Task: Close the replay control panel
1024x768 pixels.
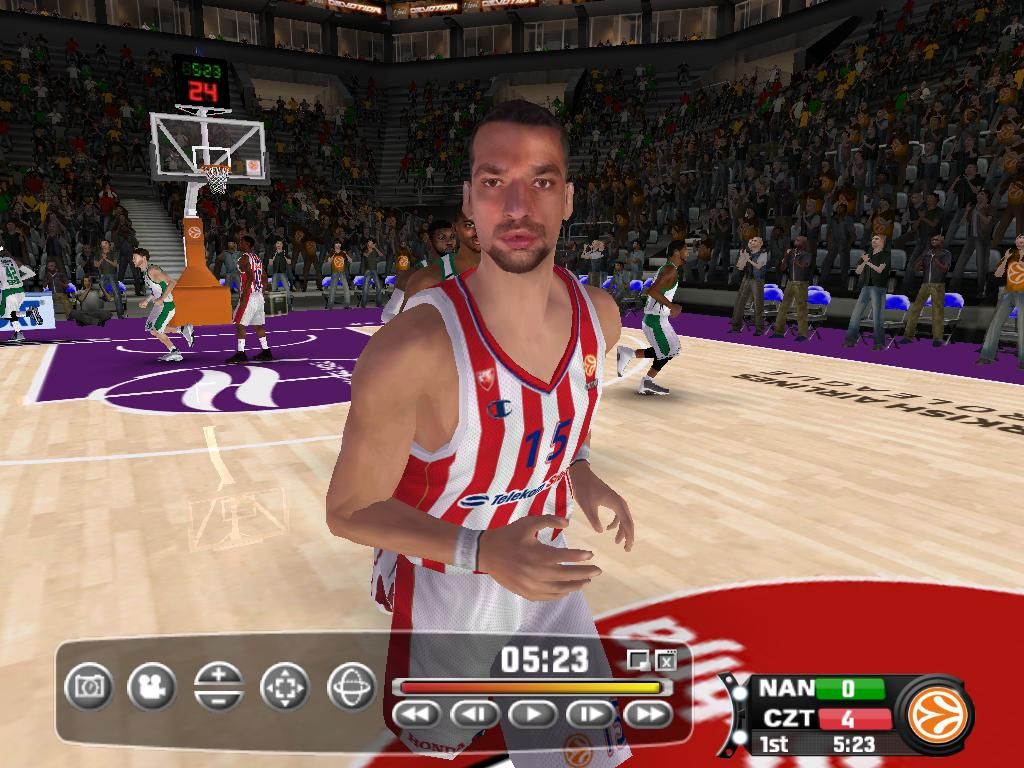Action: (667, 659)
